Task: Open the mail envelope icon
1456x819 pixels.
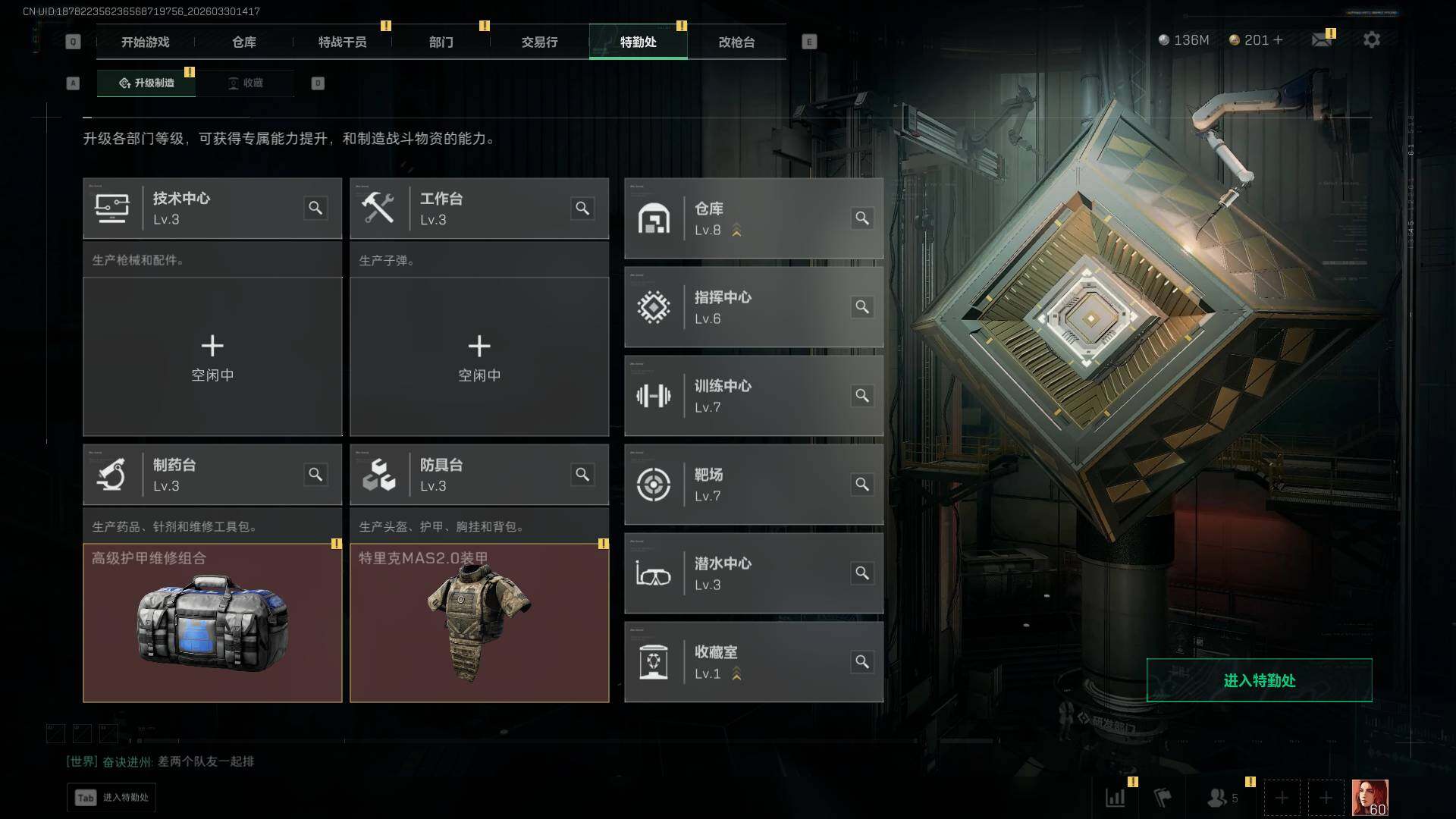Action: point(1322,40)
